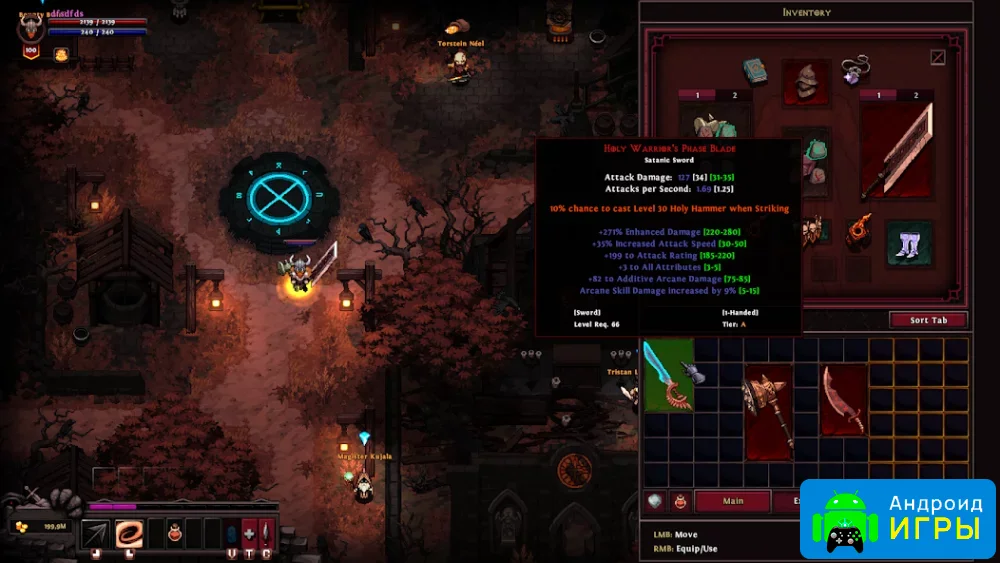Select the equipped white boots slot
The image size is (1000, 563).
click(910, 244)
